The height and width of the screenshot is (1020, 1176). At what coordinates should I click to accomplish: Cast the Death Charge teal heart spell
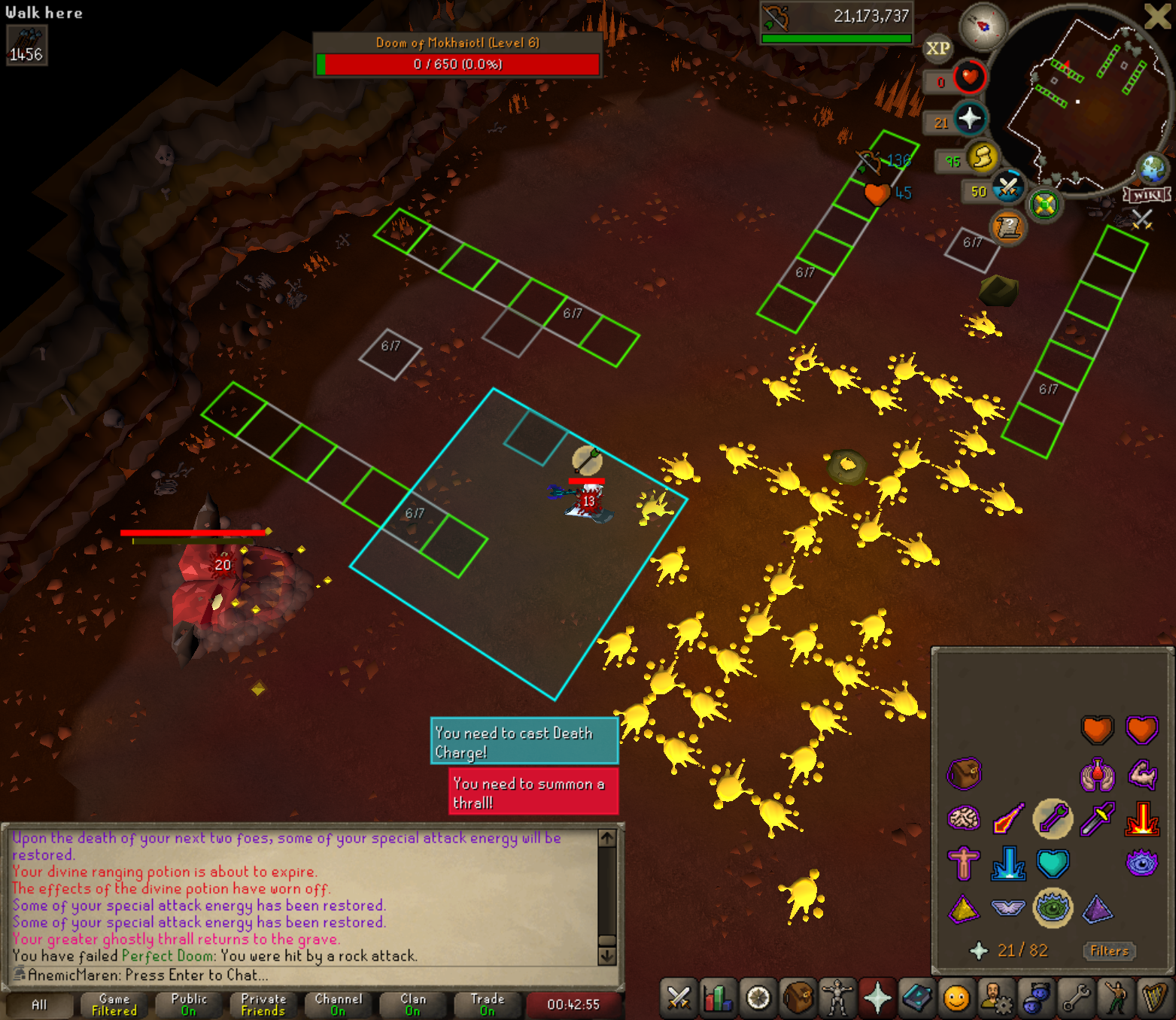1053,864
